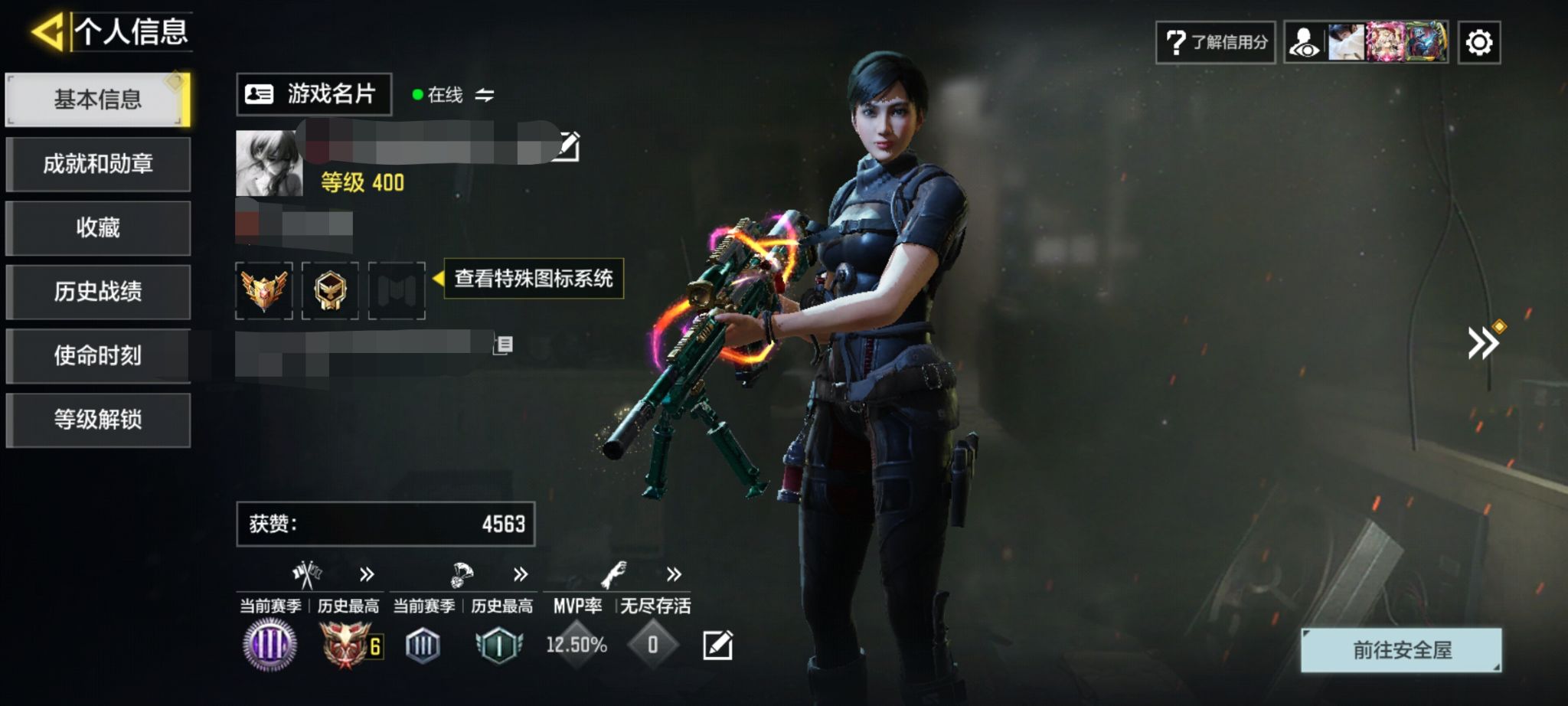Click the 游戏名片 button

click(x=313, y=94)
